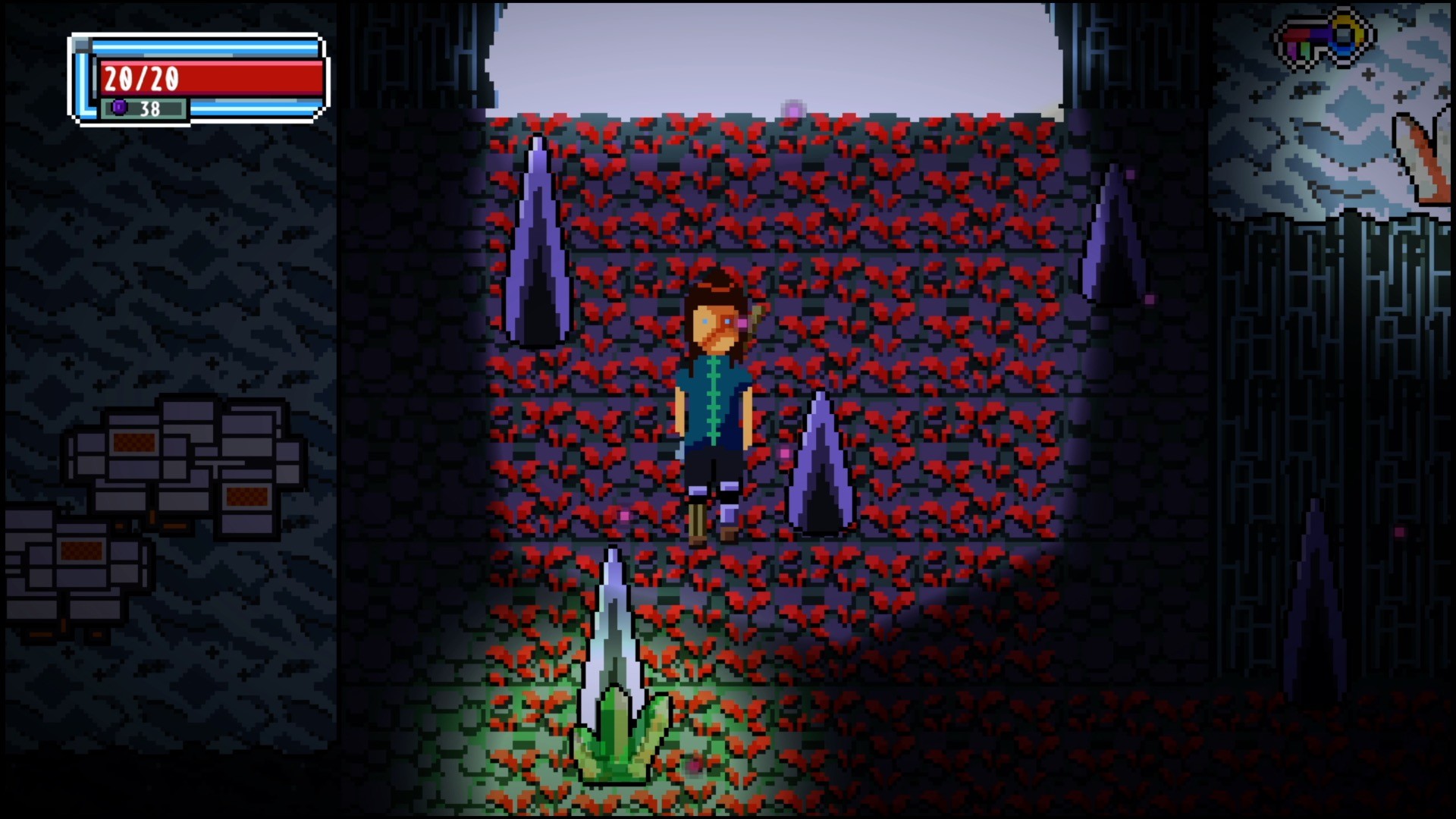Click the purple currency orb icon
Image resolution: width=1456 pixels, height=819 pixels.
[119, 109]
